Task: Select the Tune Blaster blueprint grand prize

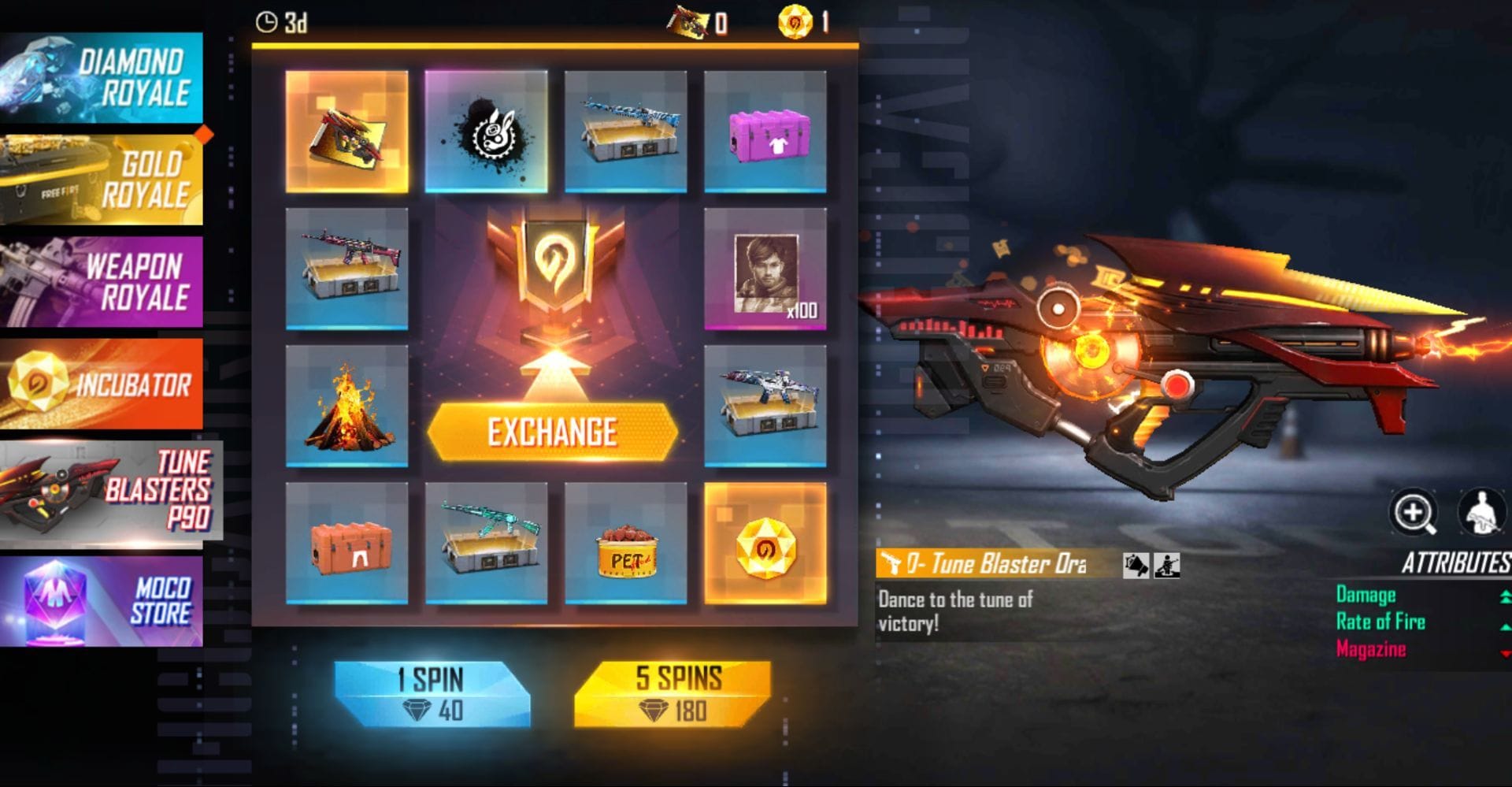Action: [346, 131]
